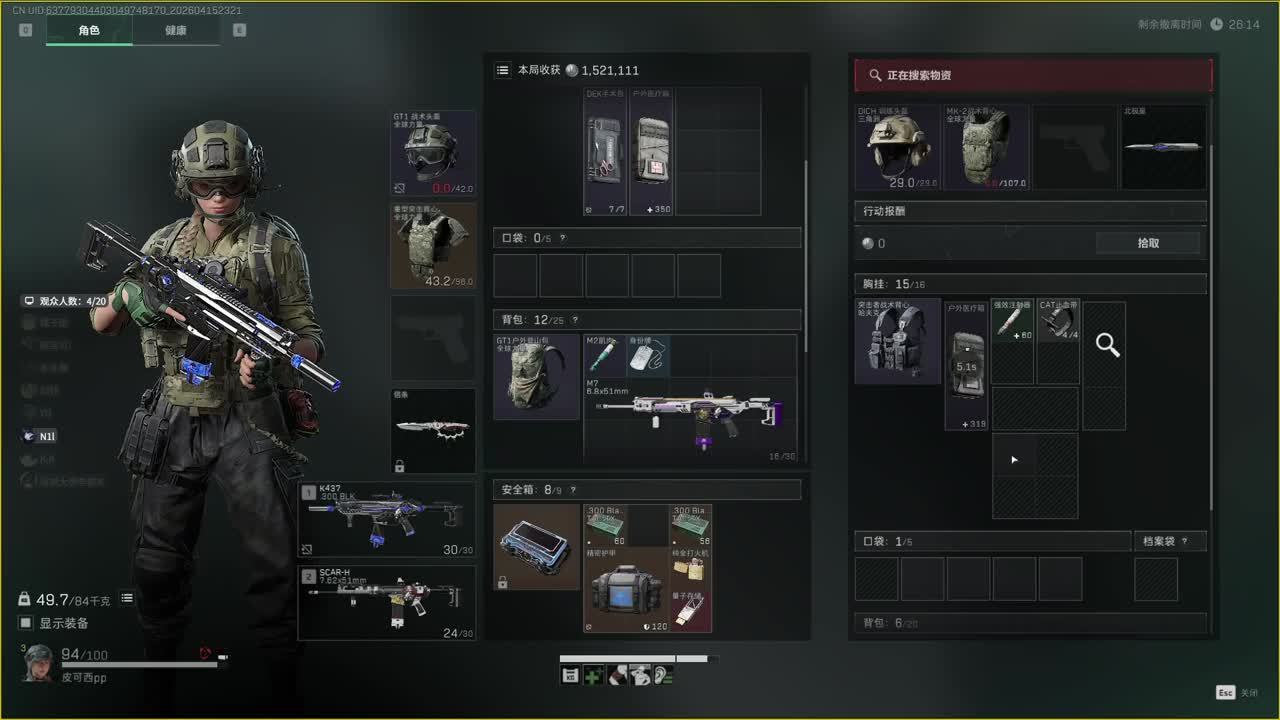1280x720 pixels.
Task: Select the equipped K437 primary weapon slot
Action: pyautogui.click(x=386, y=519)
